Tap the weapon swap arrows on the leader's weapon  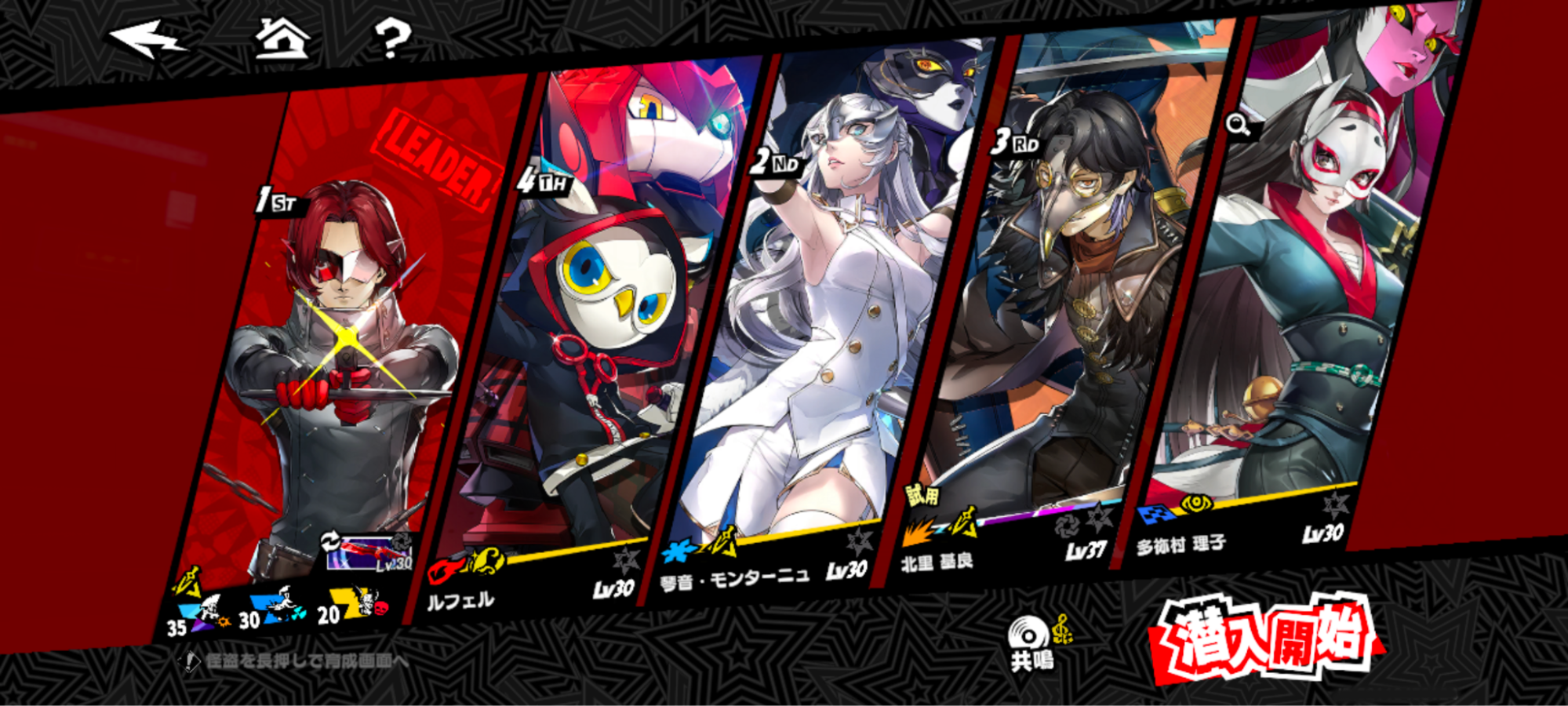(x=330, y=540)
